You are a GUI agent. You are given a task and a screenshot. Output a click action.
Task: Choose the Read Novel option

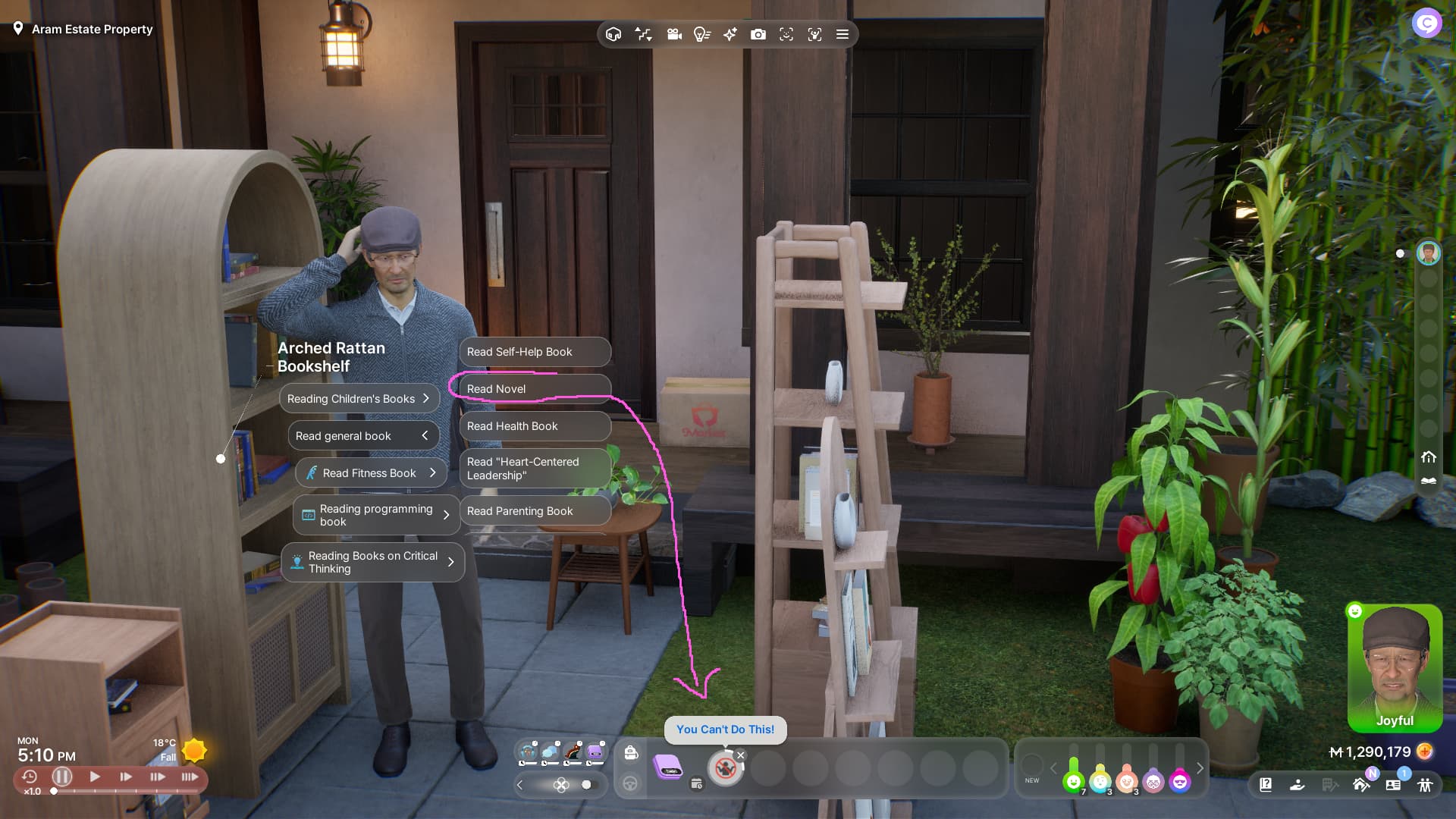534,389
